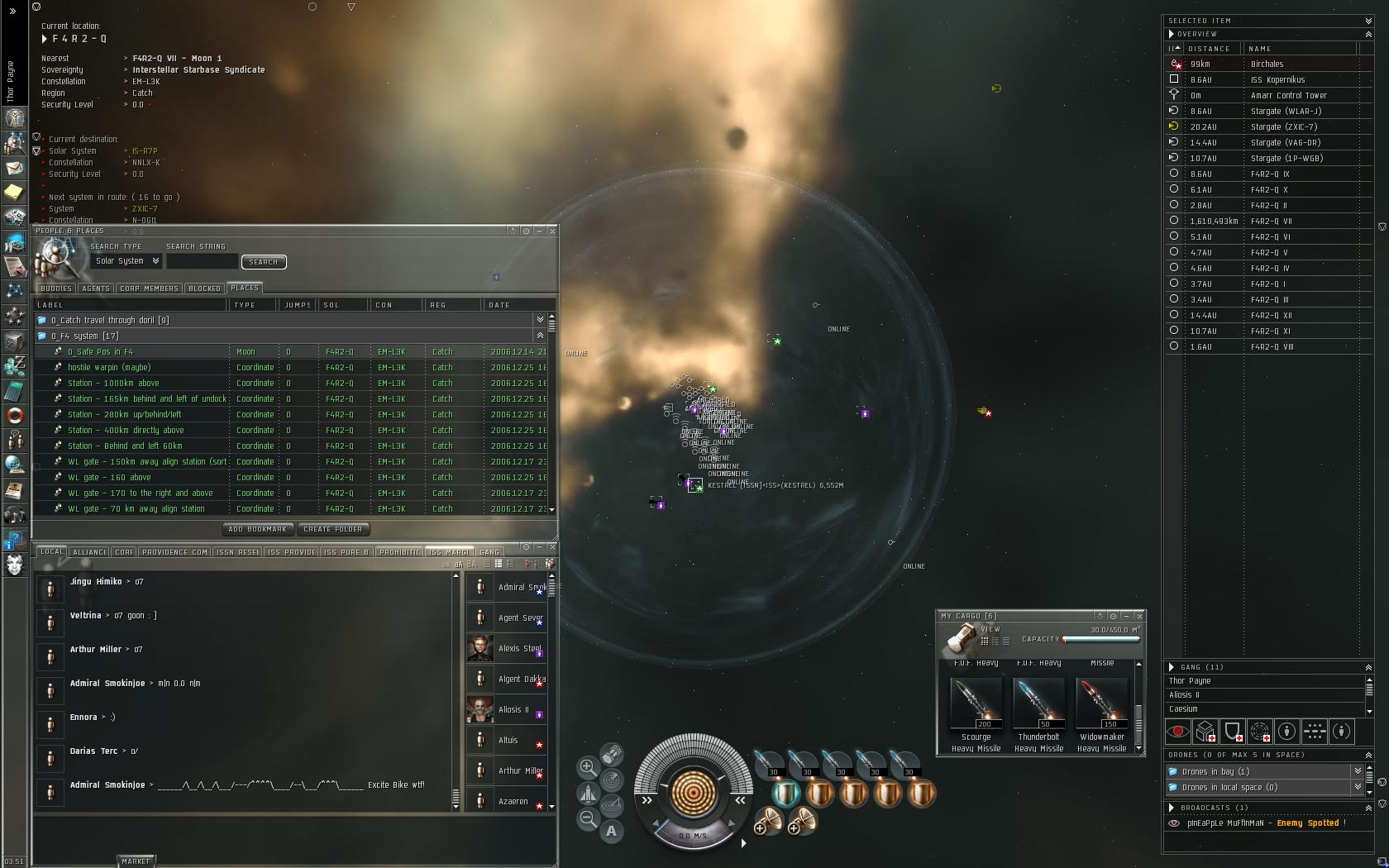Select Stargate (ZXIC-7) in overview
1389x868 pixels.
click(x=1283, y=127)
